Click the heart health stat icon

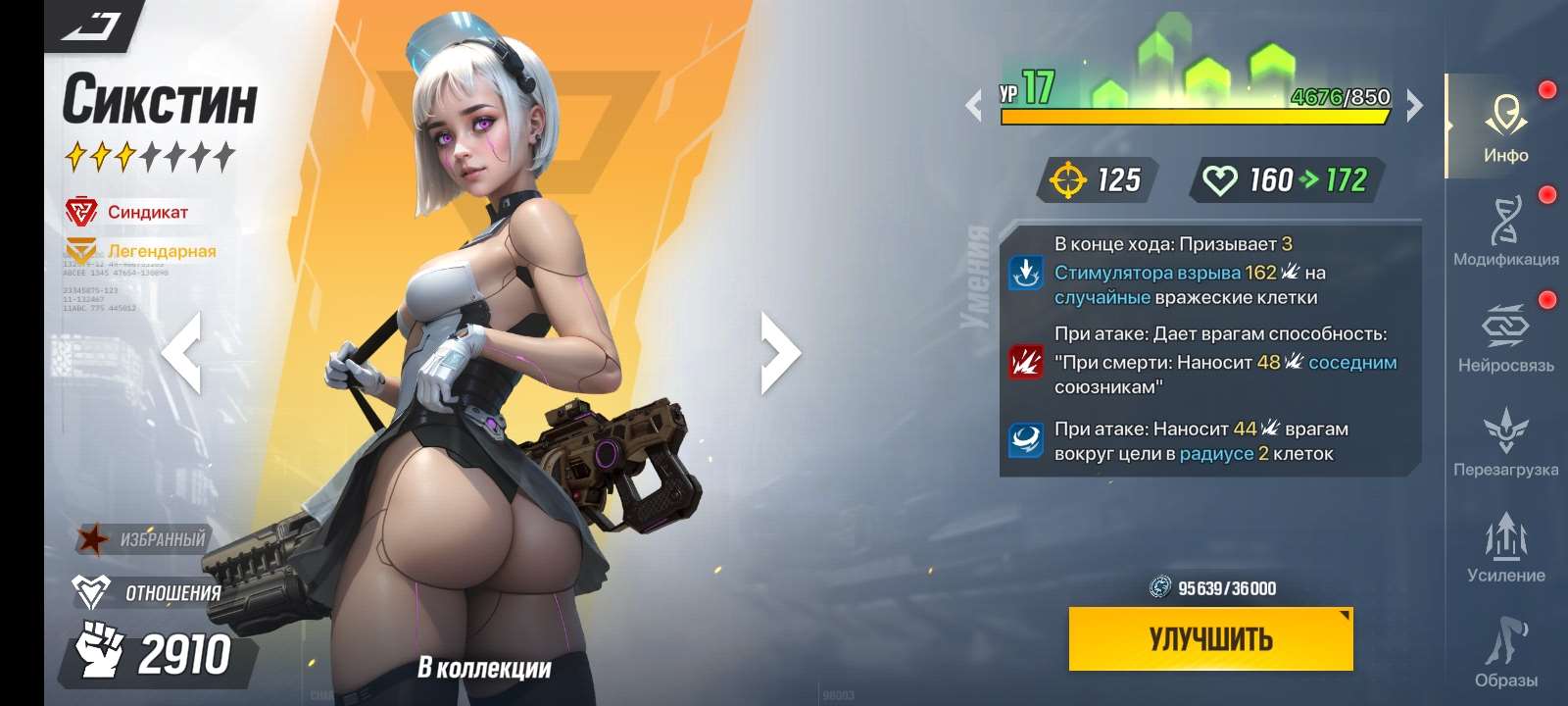[1220, 180]
